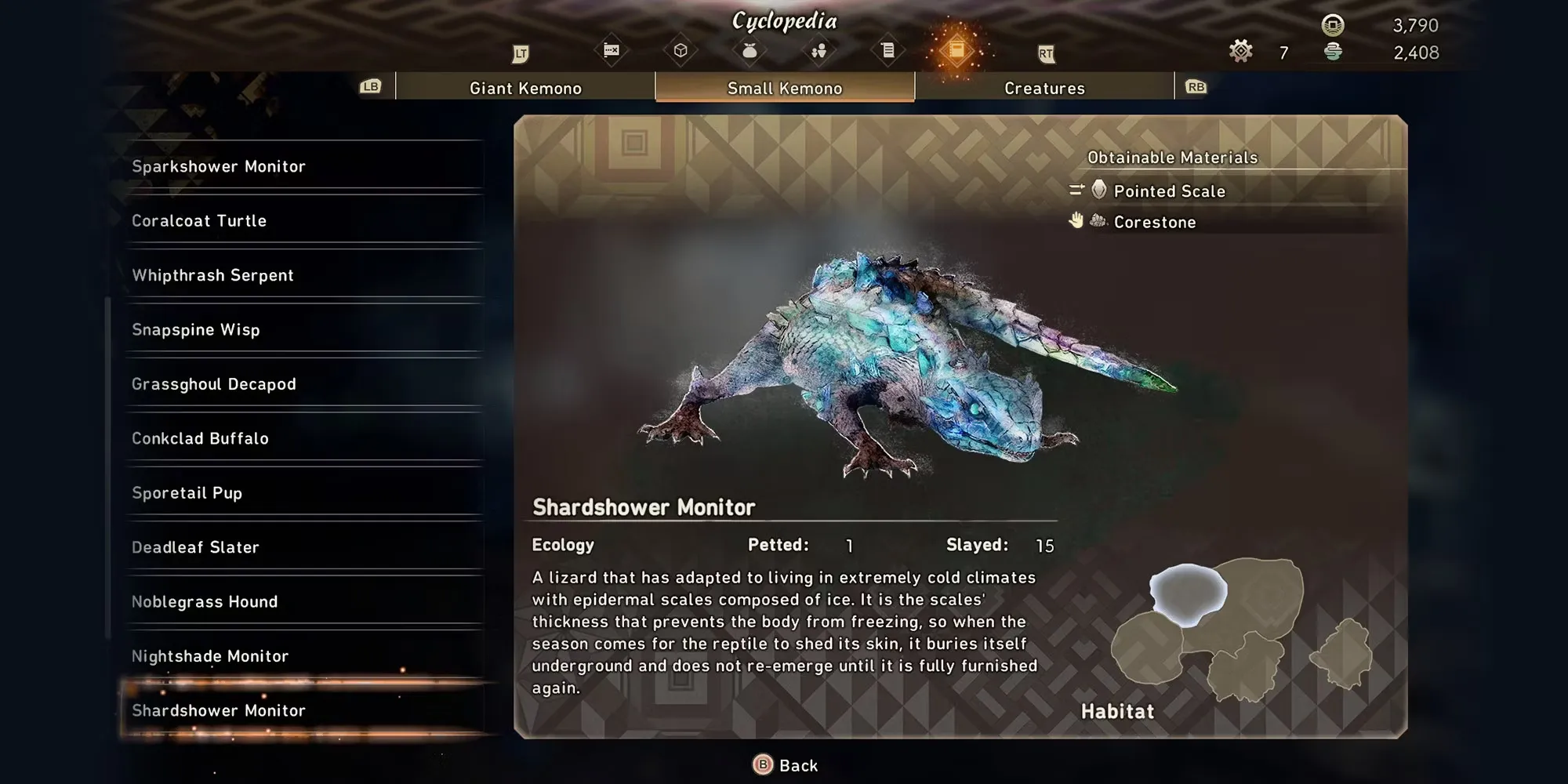Select the Small Kemono tab
This screenshot has height=784, width=1568.
[x=784, y=88]
